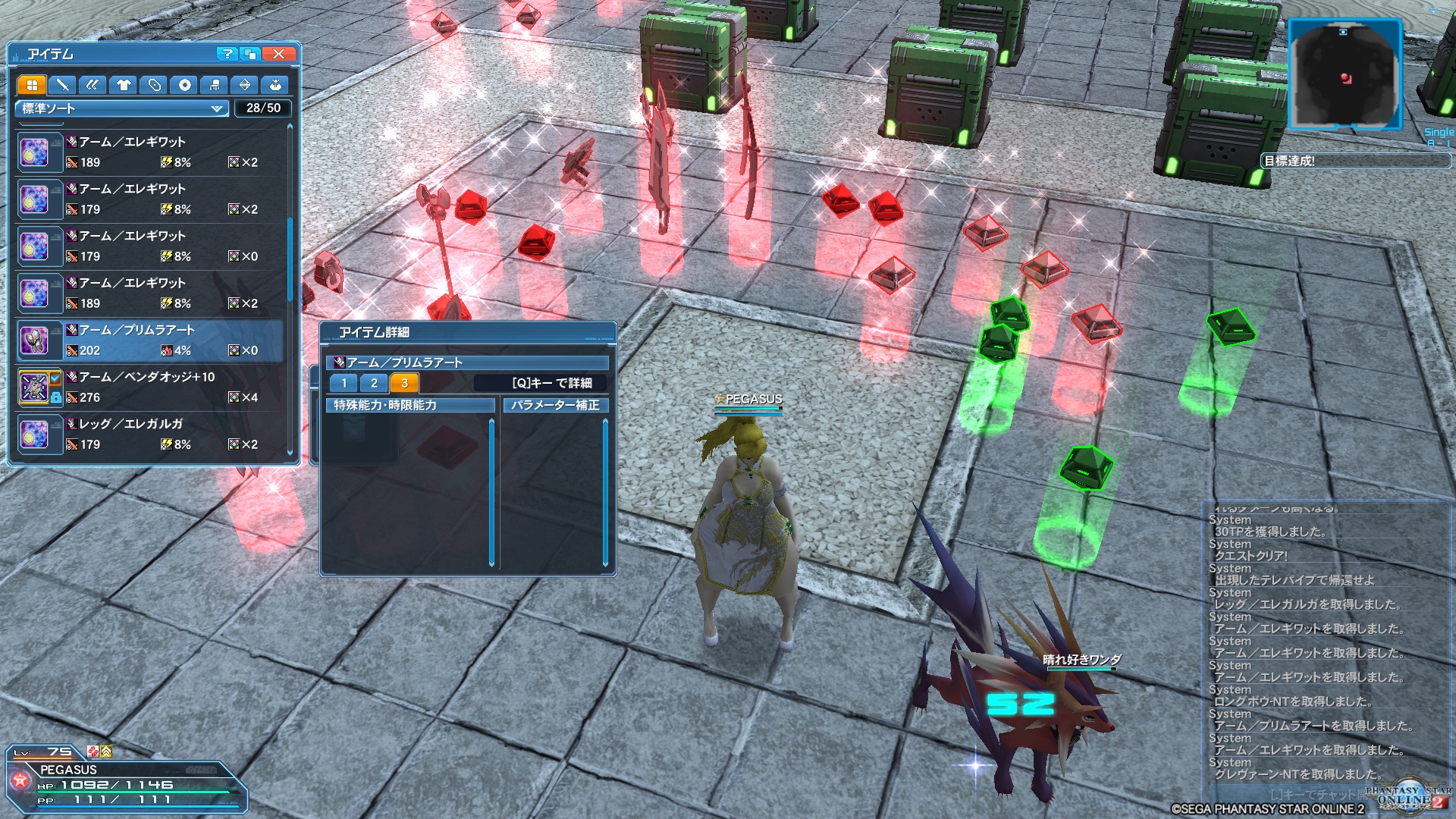Viewport: 1456px width, 819px height.
Task: Switch item details to page 1
Action: (x=344, y=383)
